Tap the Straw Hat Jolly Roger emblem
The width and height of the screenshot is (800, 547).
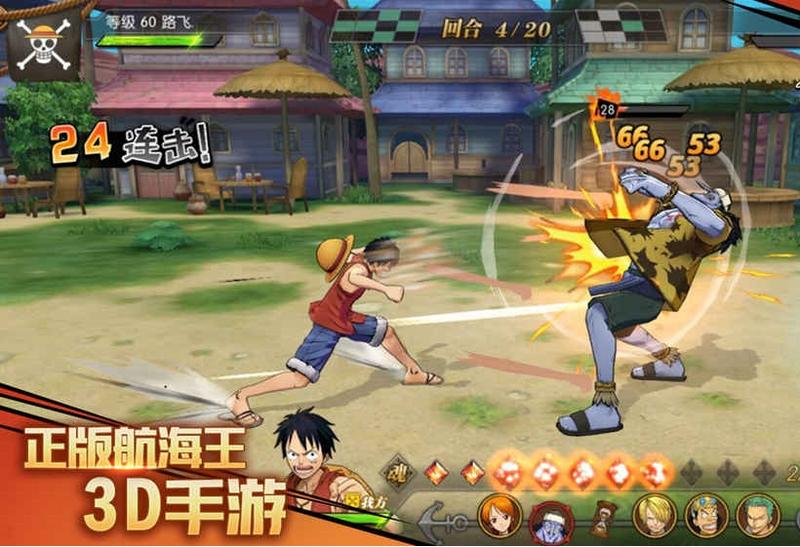coord(44,42)
